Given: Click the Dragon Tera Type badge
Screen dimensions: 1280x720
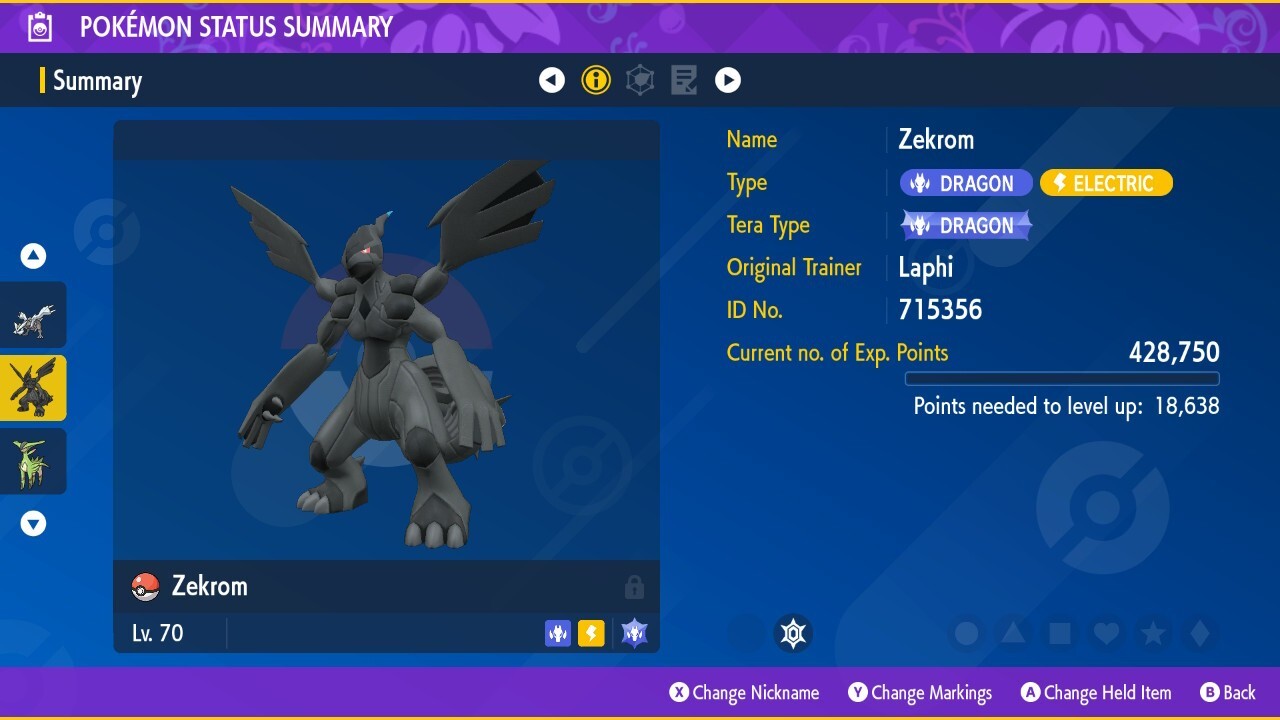Looking at the screenshot, I should pos(965,225).
